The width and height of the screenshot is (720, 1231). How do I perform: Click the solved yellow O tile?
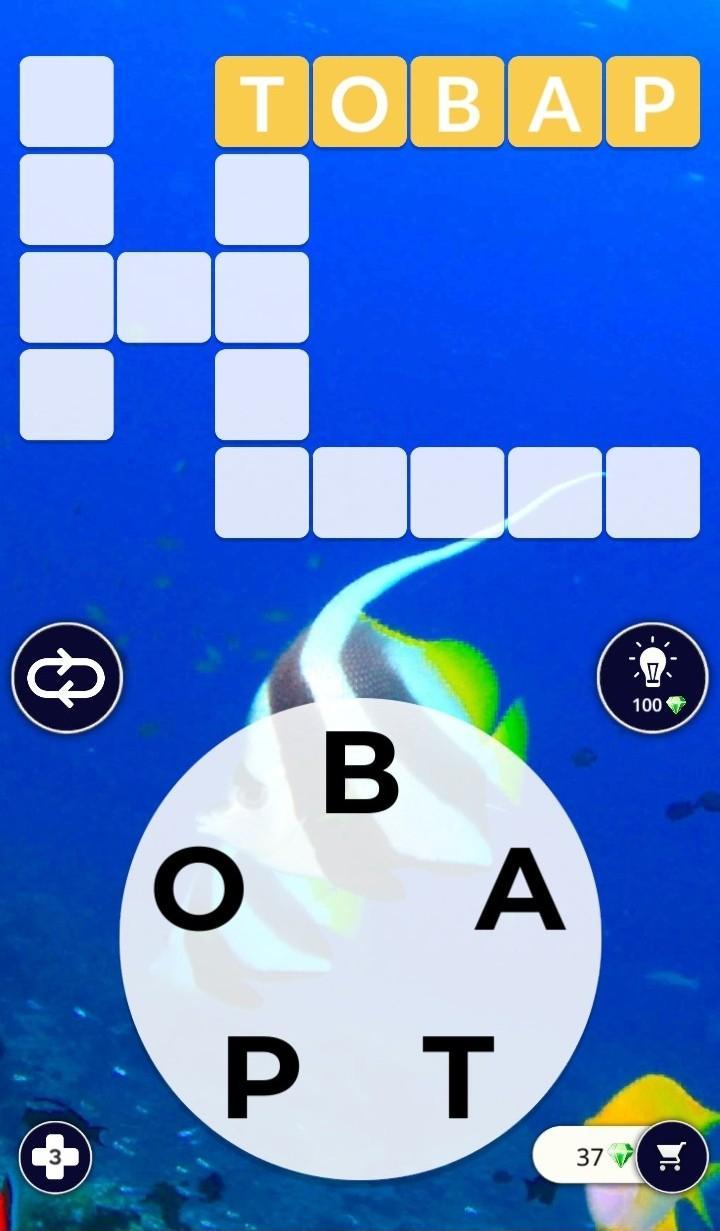click(x=360, y=102)
